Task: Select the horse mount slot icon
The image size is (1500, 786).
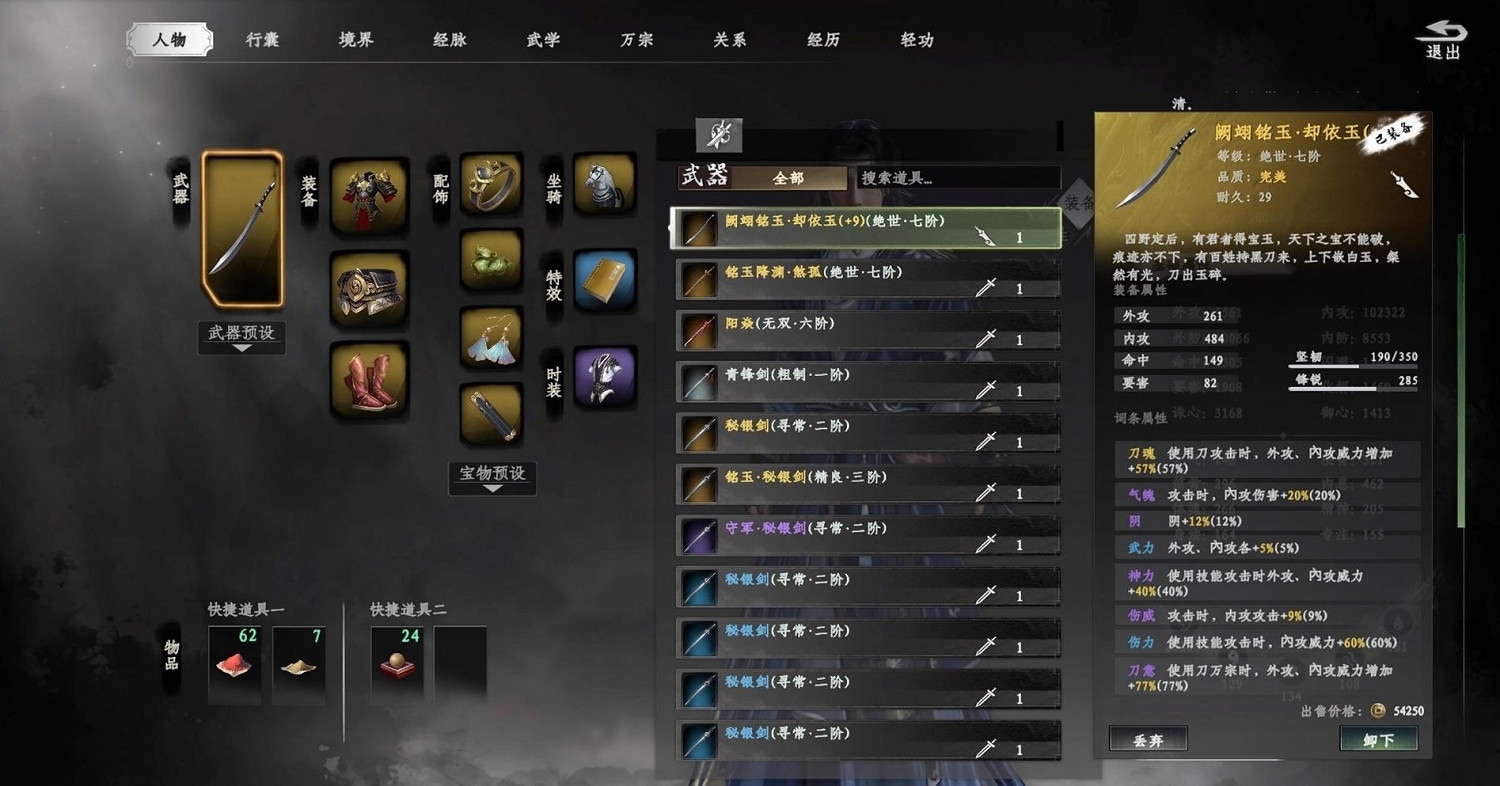Action: click(604, 186)
